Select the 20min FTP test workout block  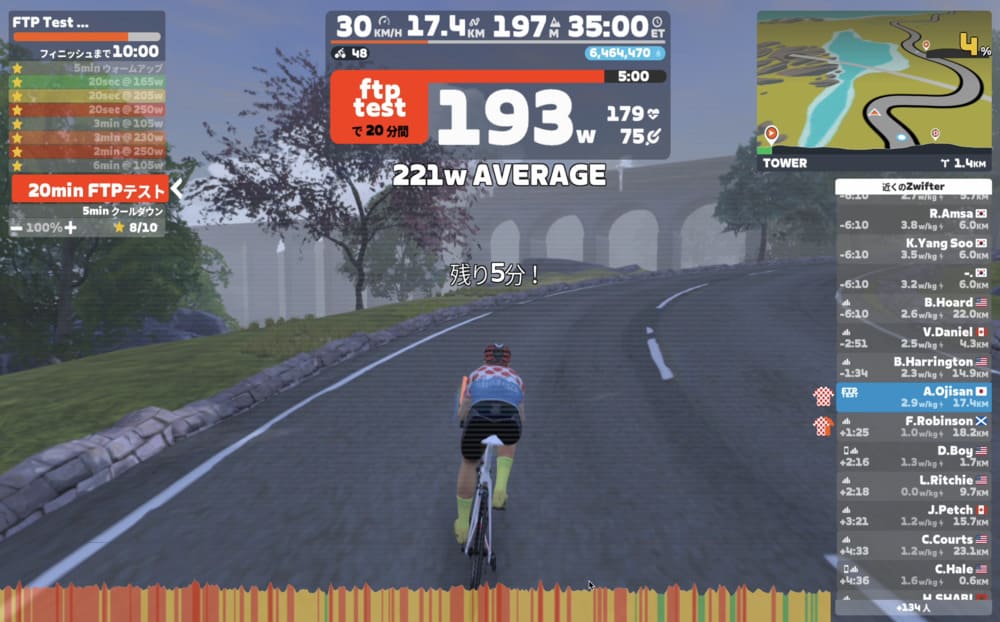coord(89,189)
